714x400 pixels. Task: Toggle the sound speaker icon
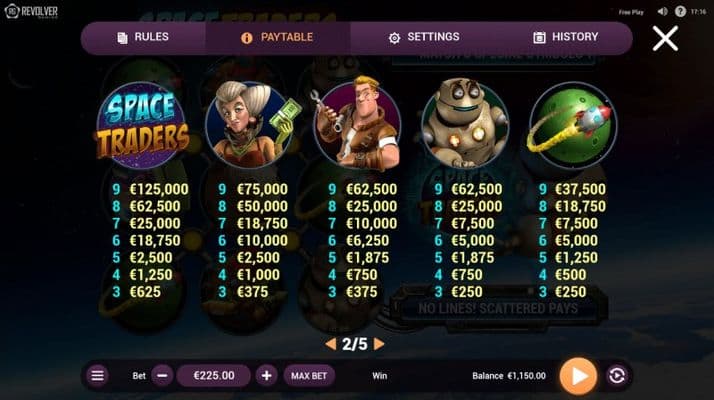click(x=662, y=12)
